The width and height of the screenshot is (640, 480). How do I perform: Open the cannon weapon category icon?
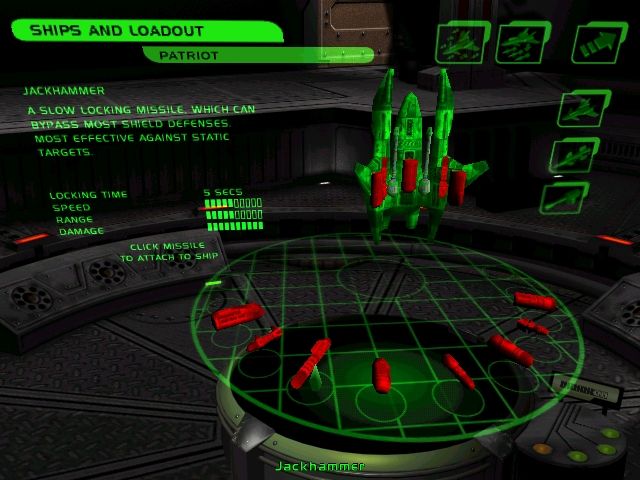[565, 197]
